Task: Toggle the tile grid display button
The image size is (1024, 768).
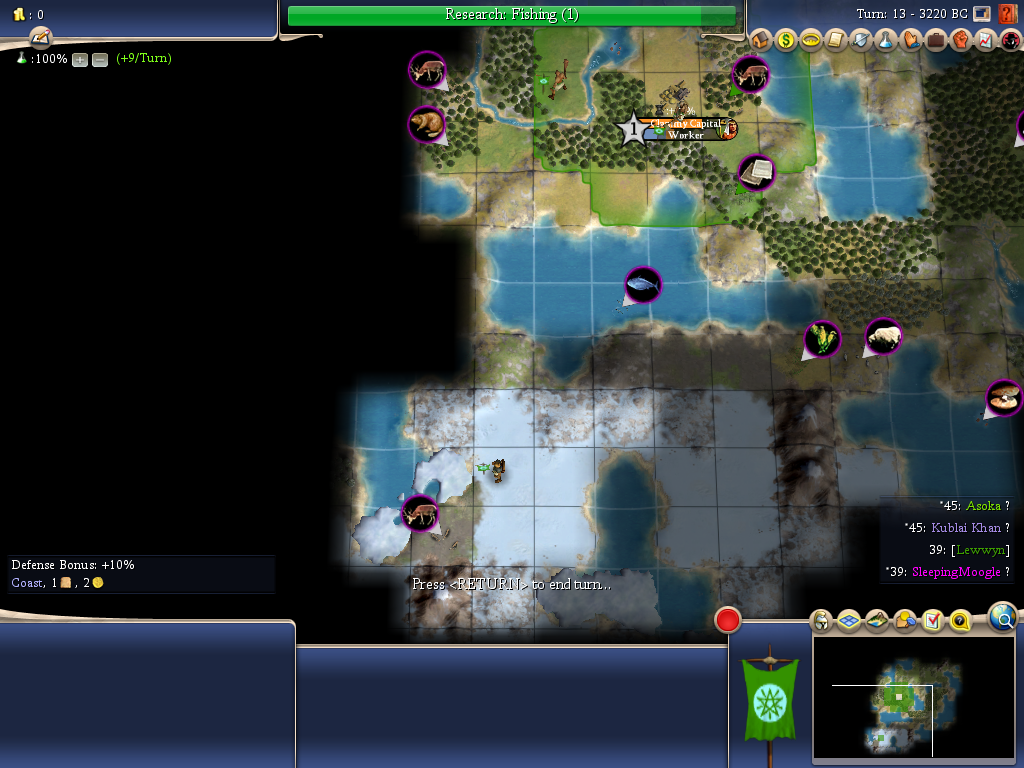Action: [849, 621]
